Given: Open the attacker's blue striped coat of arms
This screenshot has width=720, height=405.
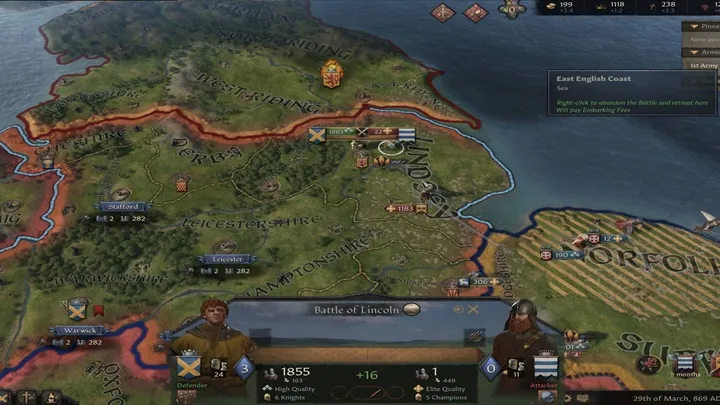Looking at the screenshot, I should pos(546,366).
